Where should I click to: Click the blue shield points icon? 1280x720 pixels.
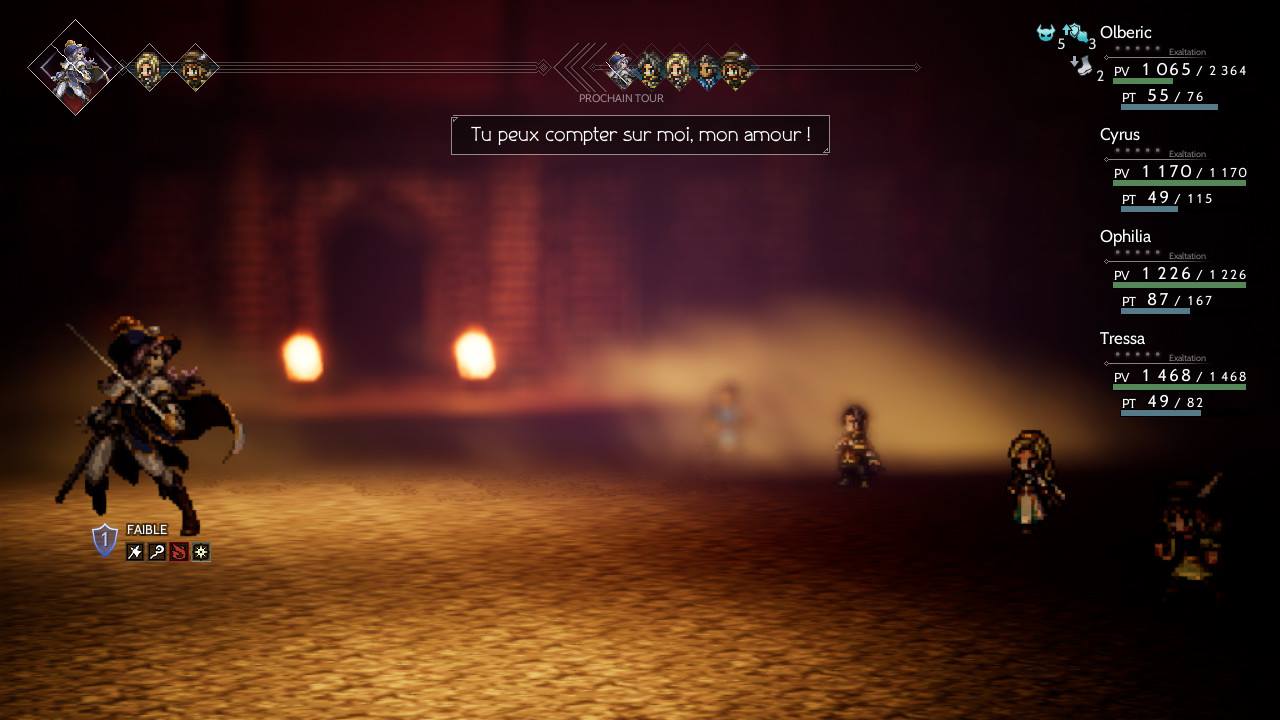pos(105,540)
